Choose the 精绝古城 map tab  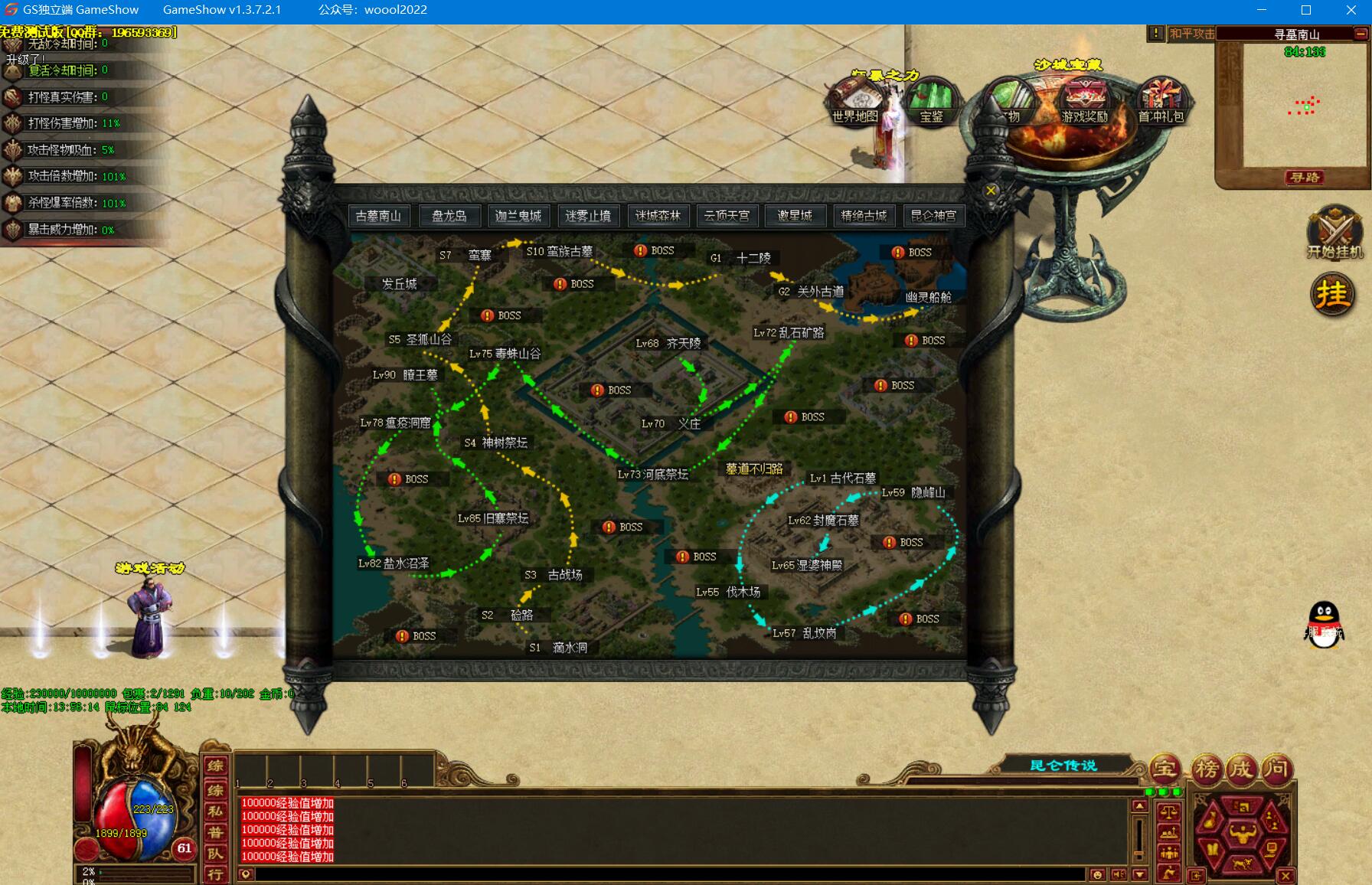[864, 216]
